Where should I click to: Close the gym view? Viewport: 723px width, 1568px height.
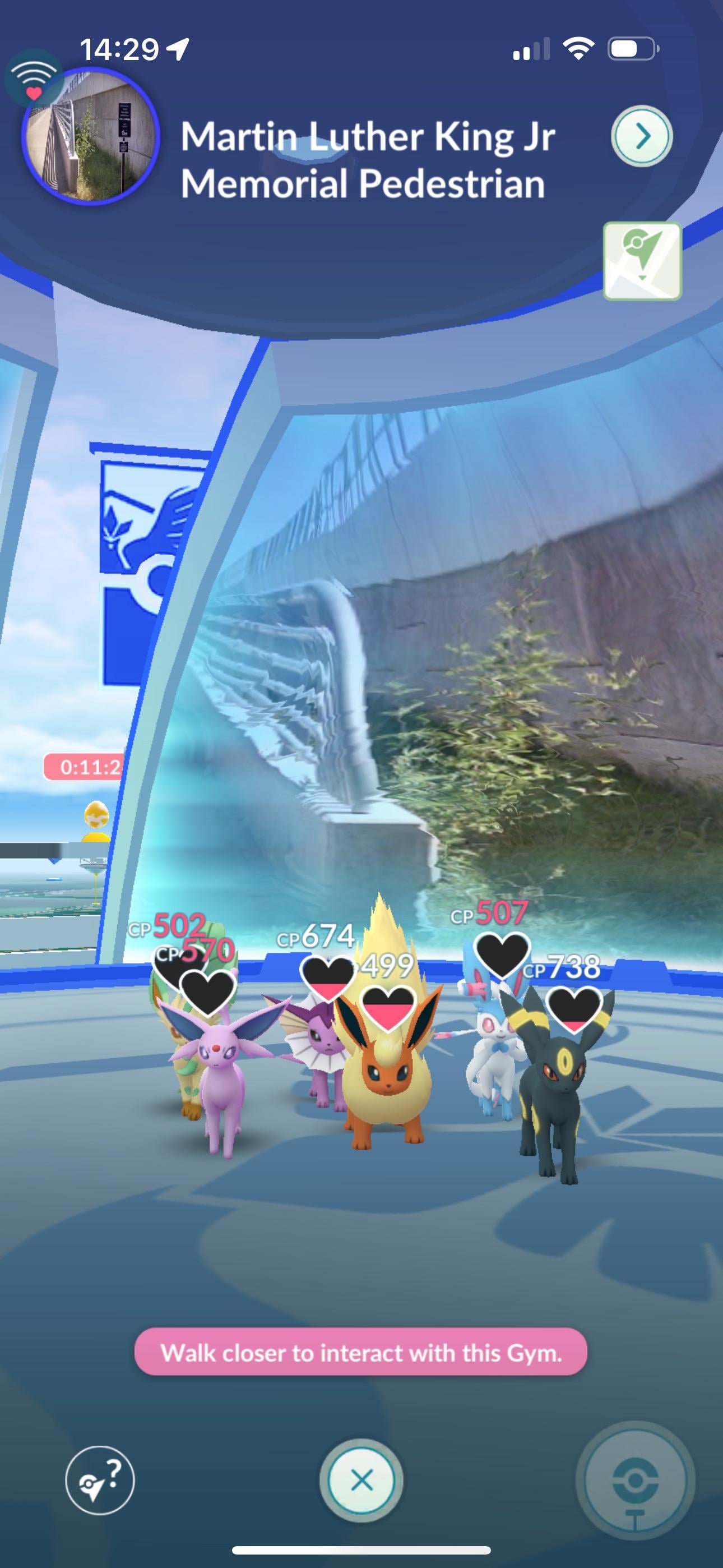[361, 1480]
